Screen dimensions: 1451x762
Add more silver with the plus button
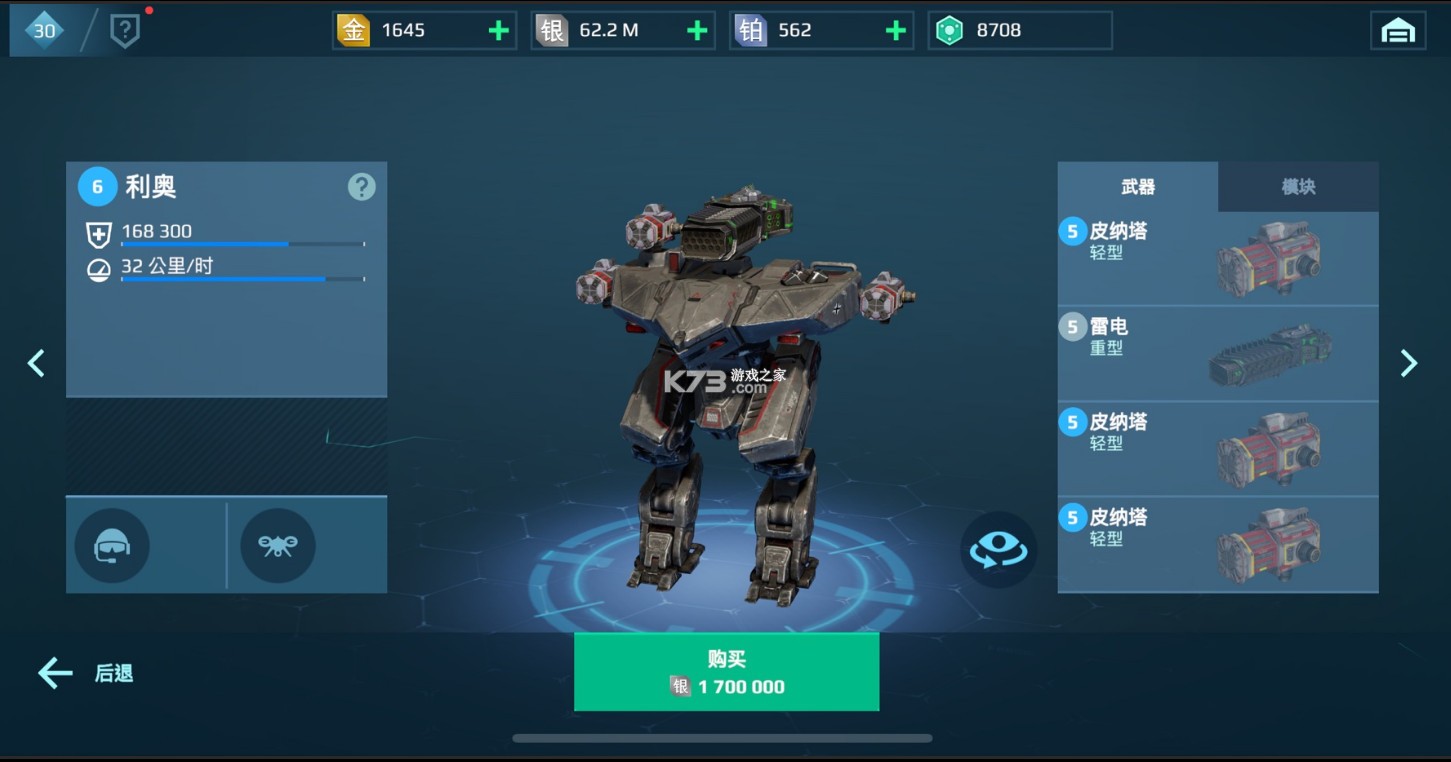[x=697, y=31]
